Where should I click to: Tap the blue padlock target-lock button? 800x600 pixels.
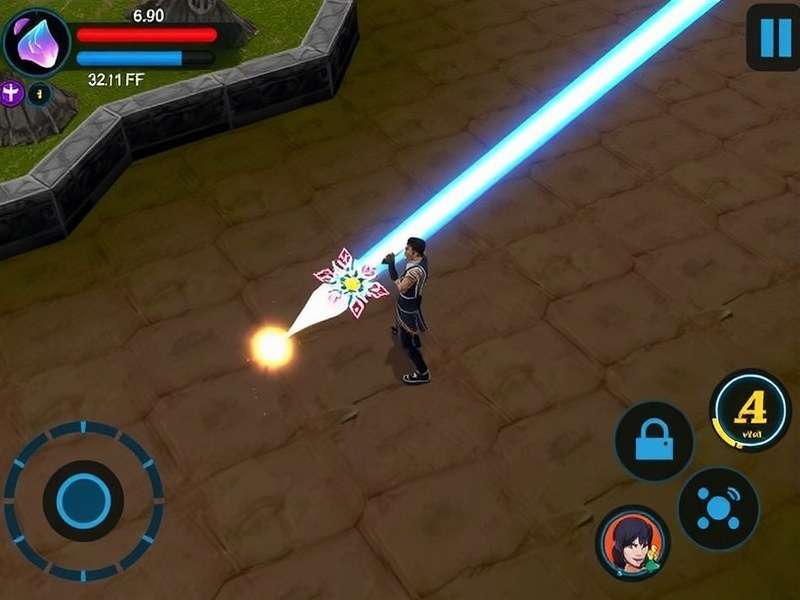click(x=654, y=441)
